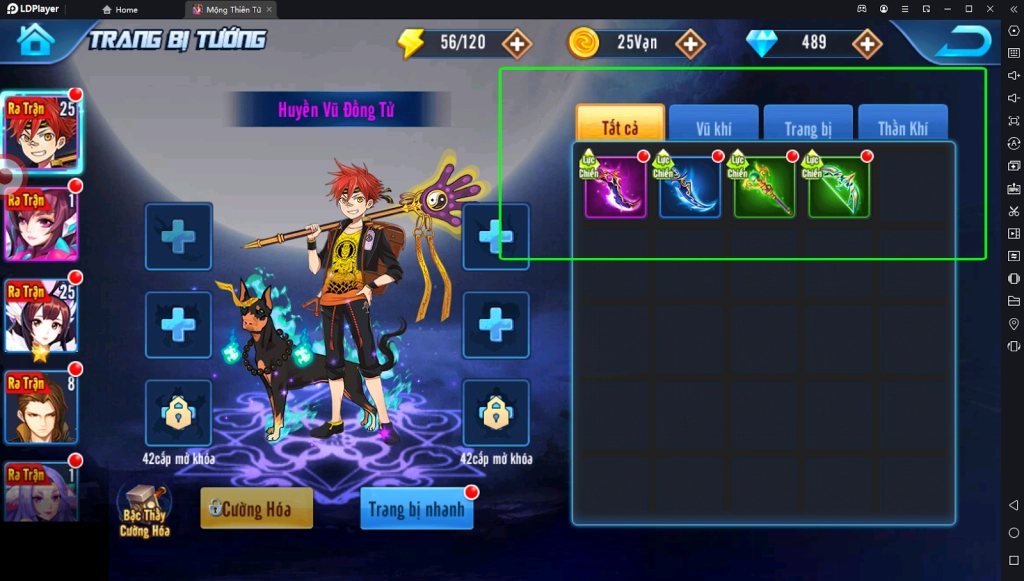Open Bậc Thầy Cường Hóa
The width and height of the screenshot is (1024, 581).
pos(144,510)
